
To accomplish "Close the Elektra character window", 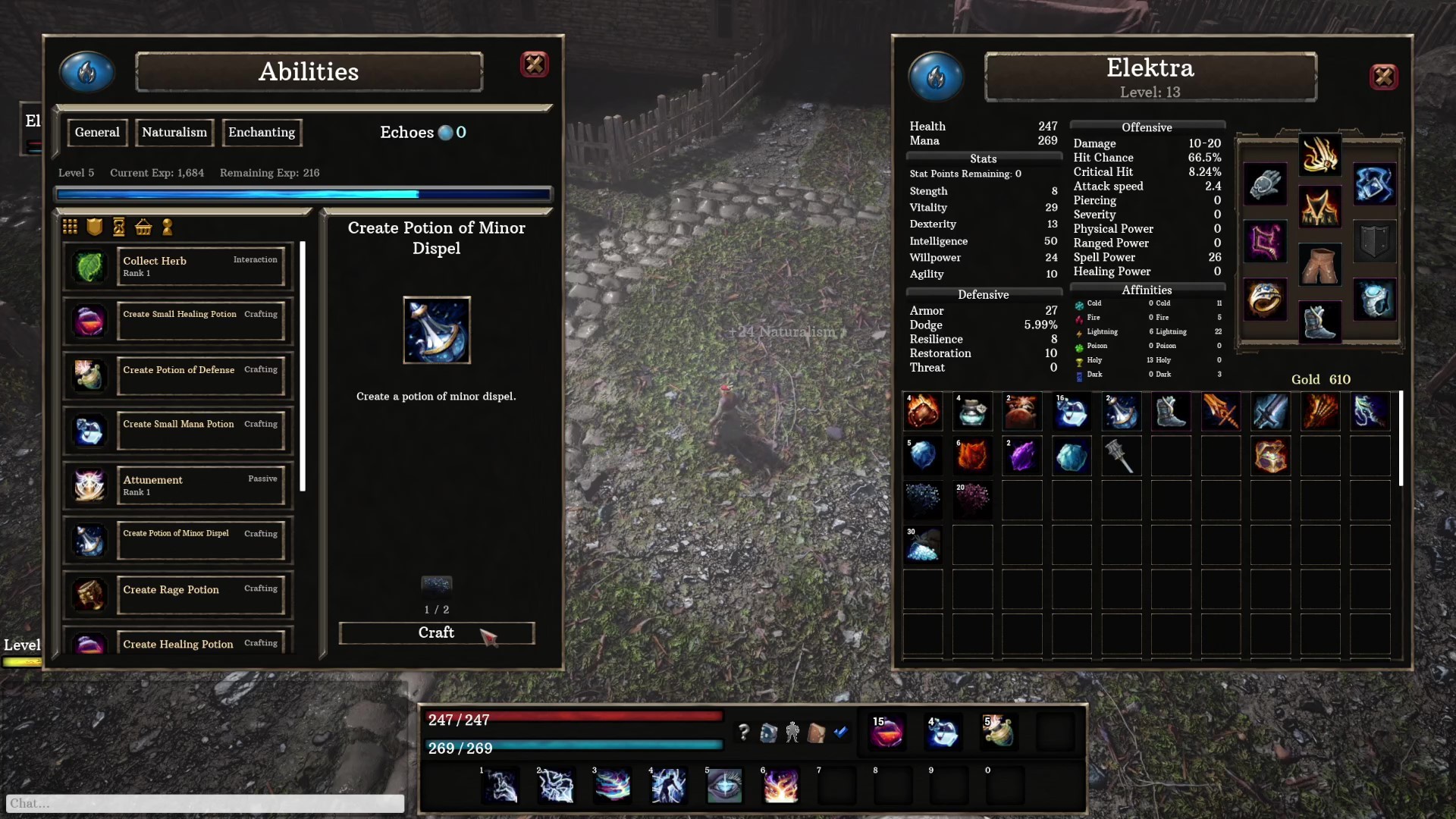I will (x=1383, y=77).
